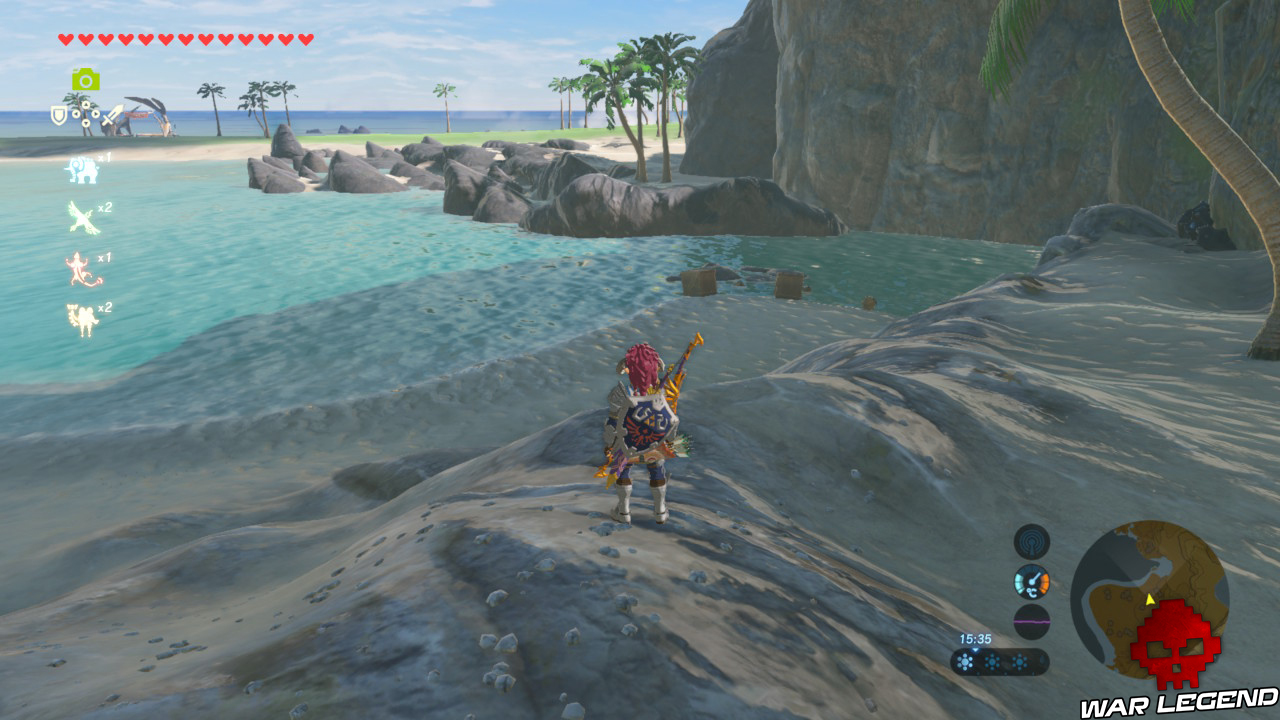Toggle the purple sound level meter
Image resolution: width=1280 pixels, height=720 pixels.
(1031, 621)
